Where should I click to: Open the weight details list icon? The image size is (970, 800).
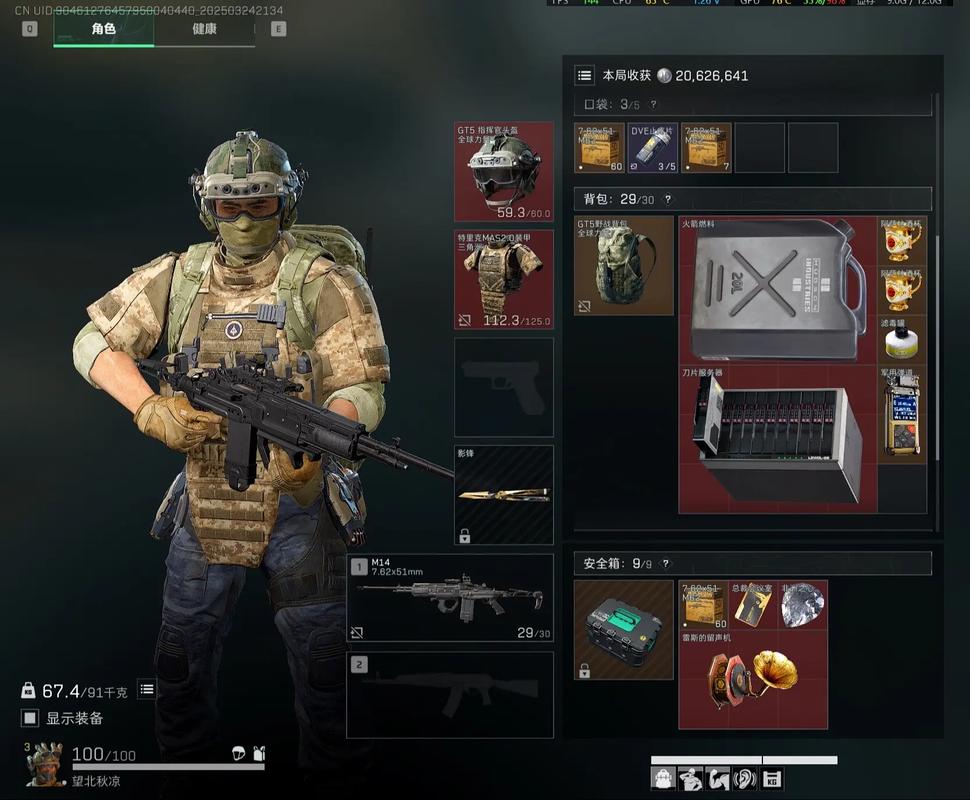147,689
